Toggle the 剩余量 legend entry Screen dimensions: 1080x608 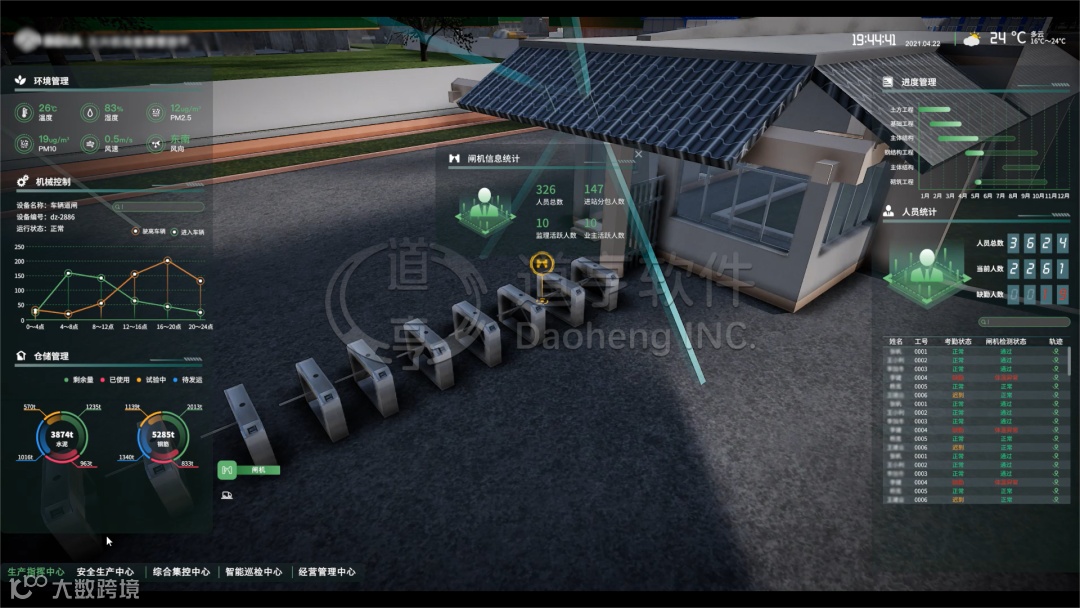79,380
